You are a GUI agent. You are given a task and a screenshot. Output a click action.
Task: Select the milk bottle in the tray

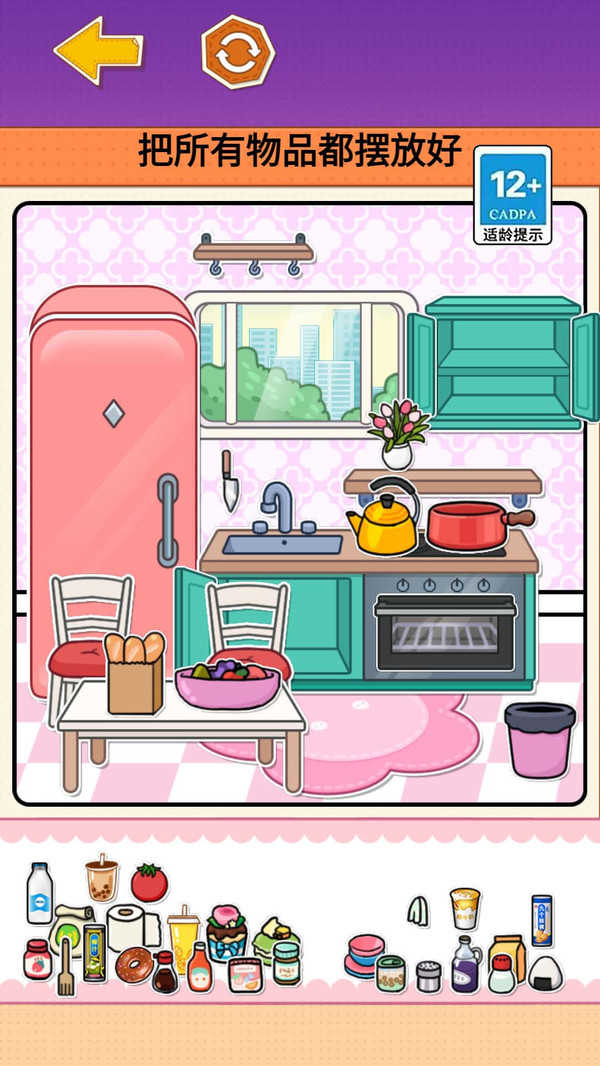(40, 892)
